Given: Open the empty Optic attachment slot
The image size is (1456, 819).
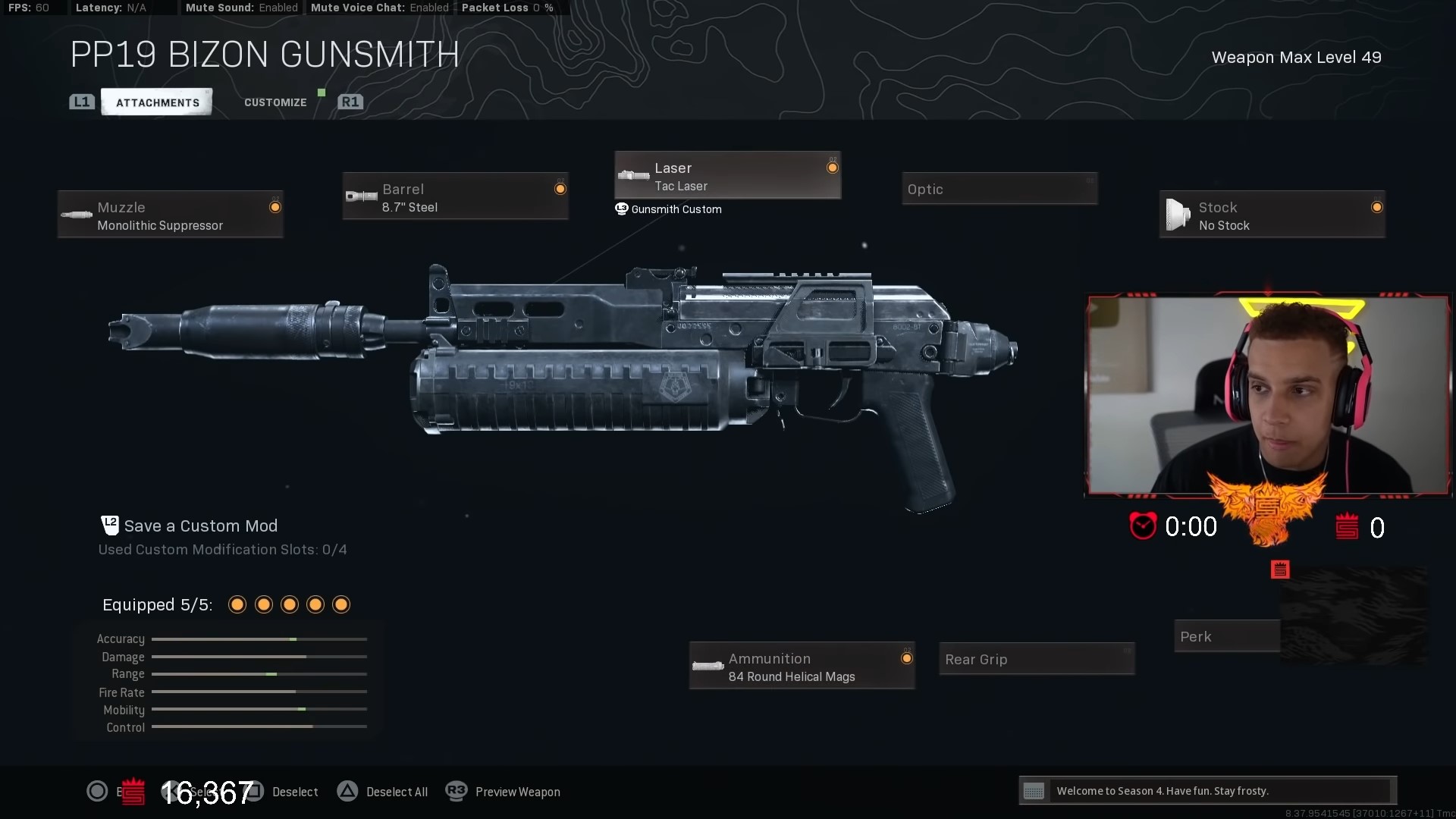Looking at the screenshot, I should [x=999, y=189].
